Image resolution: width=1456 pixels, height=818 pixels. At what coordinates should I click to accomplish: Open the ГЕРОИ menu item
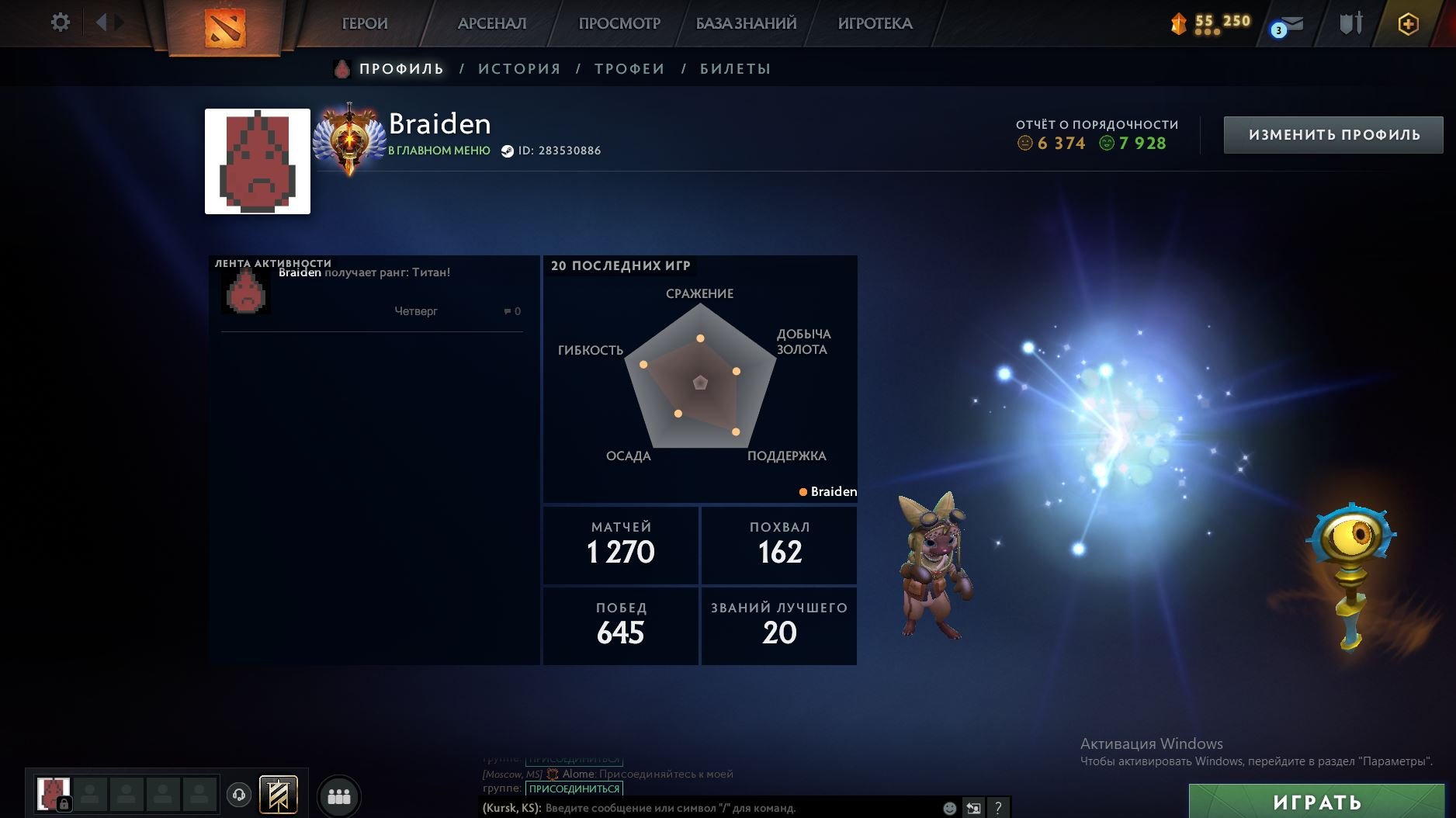pos(365,23)
